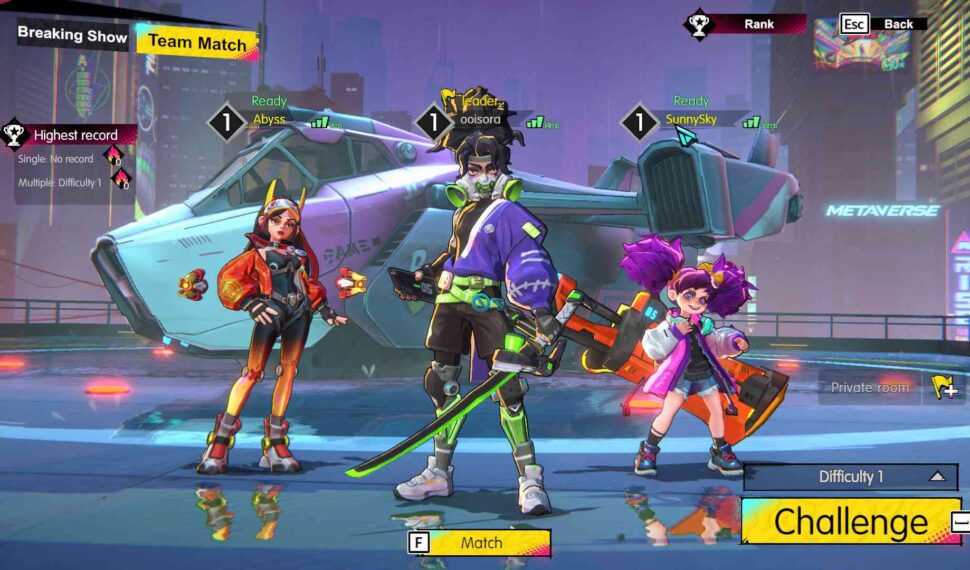This screenshot has width=970, height=570.
Task: Switch to the Team Match tab
Action: click(197, 43)
